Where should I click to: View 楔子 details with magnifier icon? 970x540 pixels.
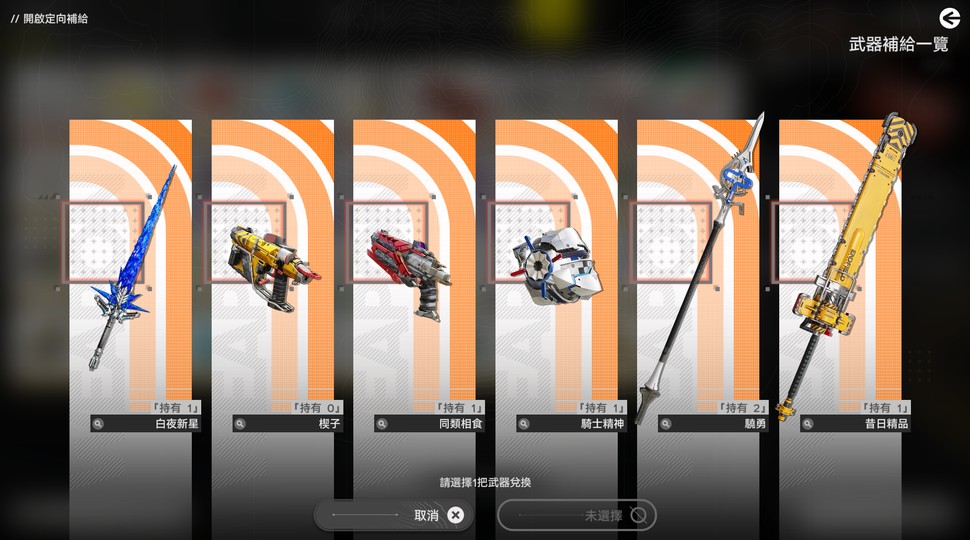(x=240, y=424)
